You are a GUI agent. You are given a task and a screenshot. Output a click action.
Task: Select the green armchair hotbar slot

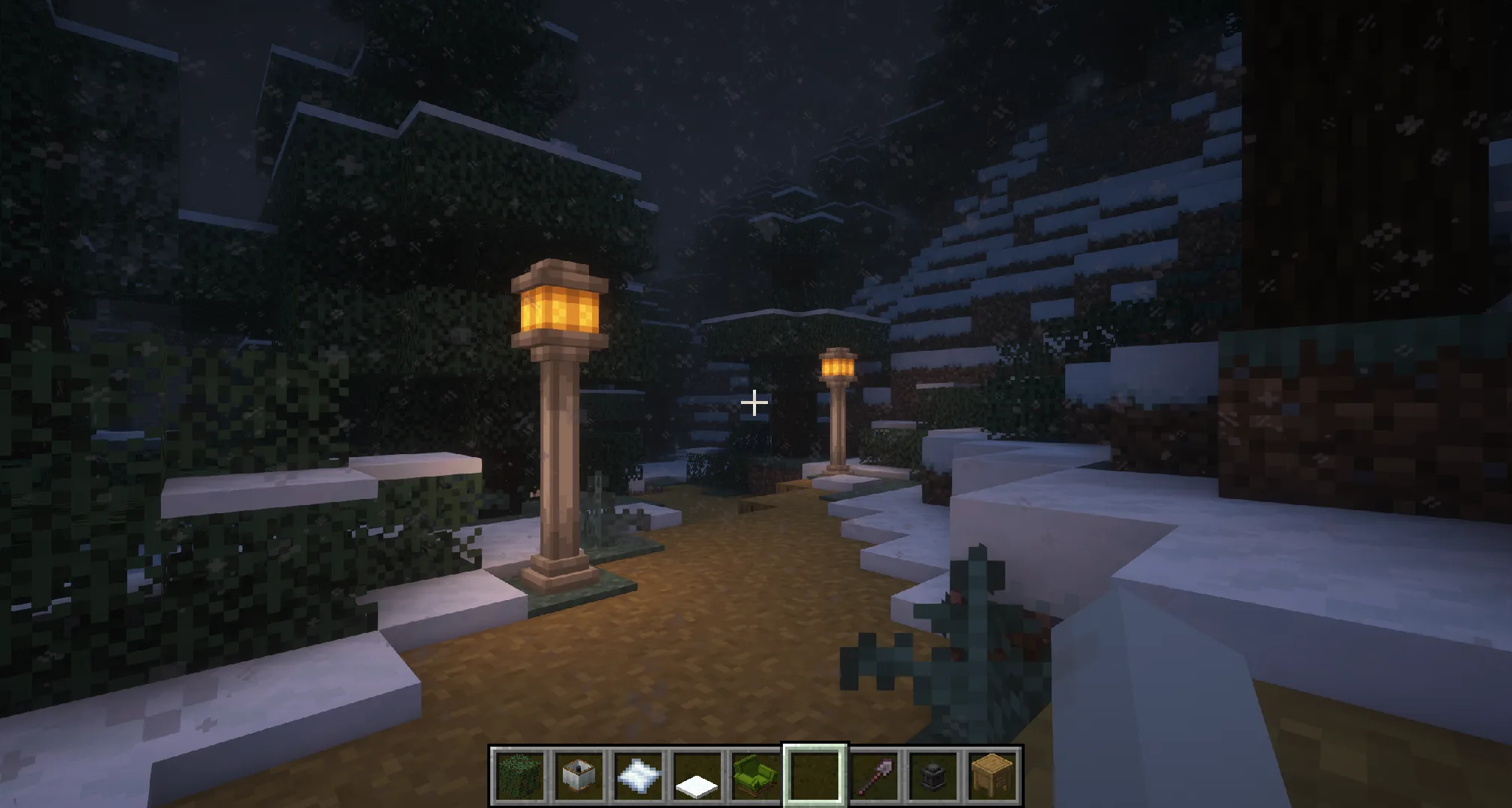pos(756,775)
